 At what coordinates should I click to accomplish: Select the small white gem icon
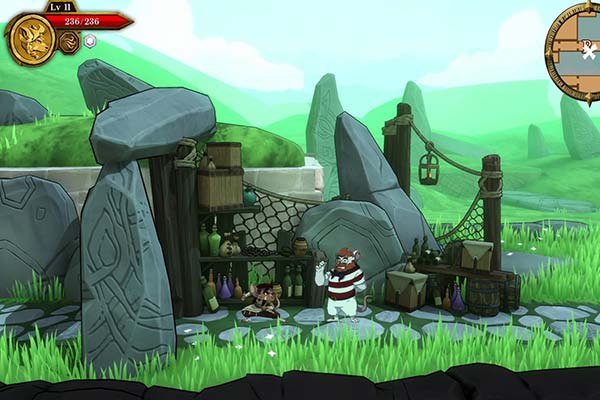coord(89,41)
